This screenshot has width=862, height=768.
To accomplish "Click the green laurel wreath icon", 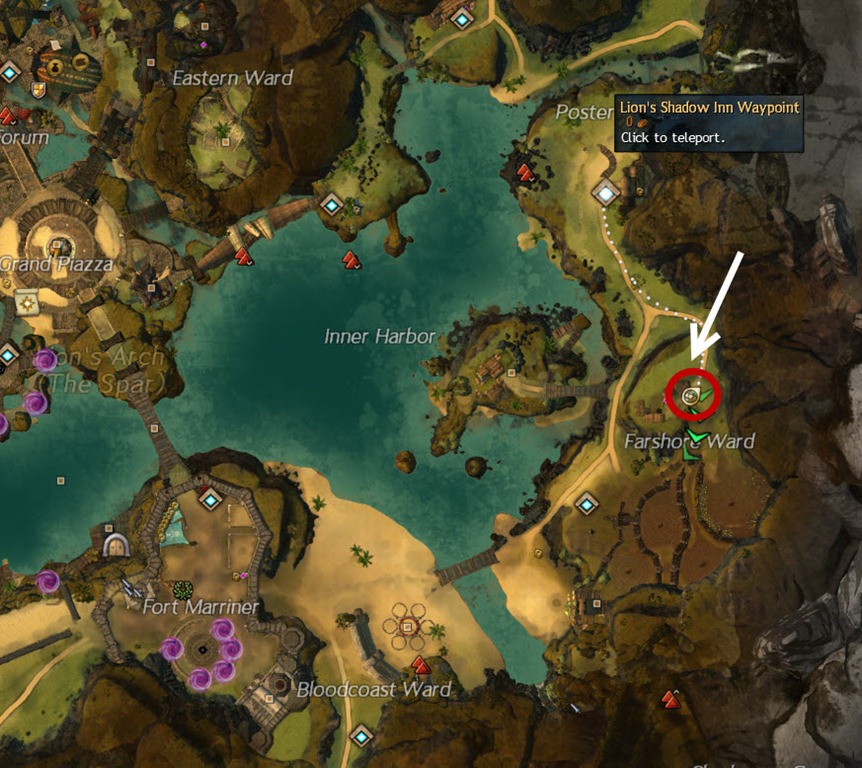I will point(182,590).
